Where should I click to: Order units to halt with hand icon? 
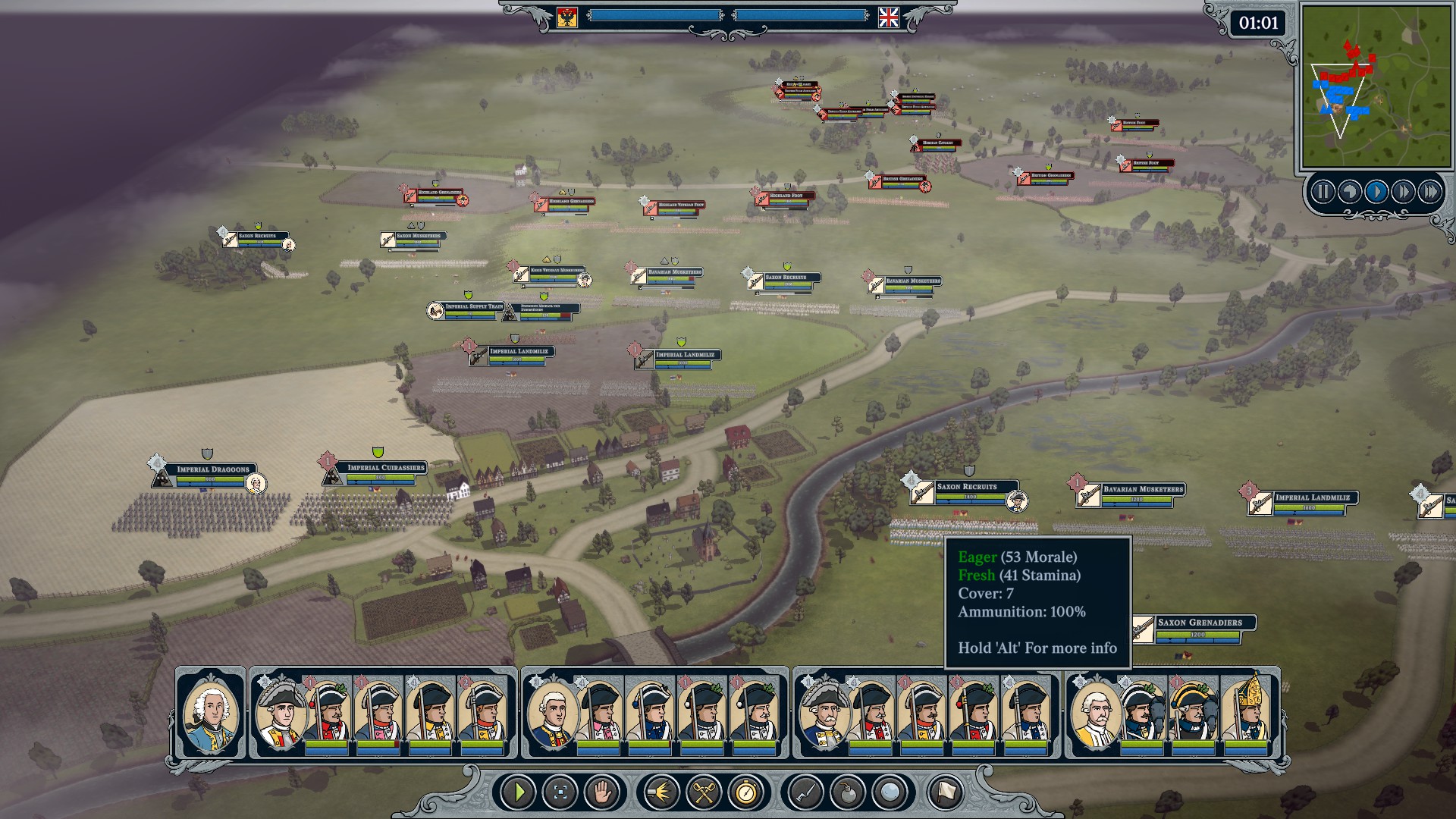tap(602, 792)
